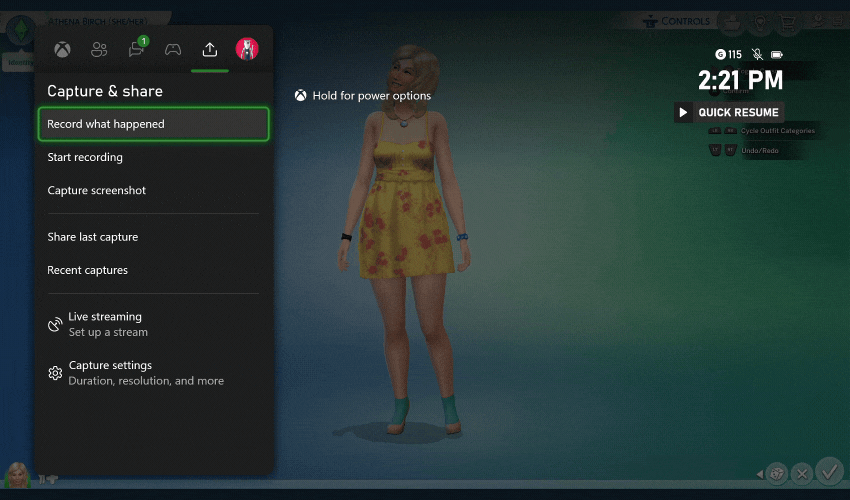Open the profile avatar tab
Viewport: 850px width, 500px height.
coord(247,49)
